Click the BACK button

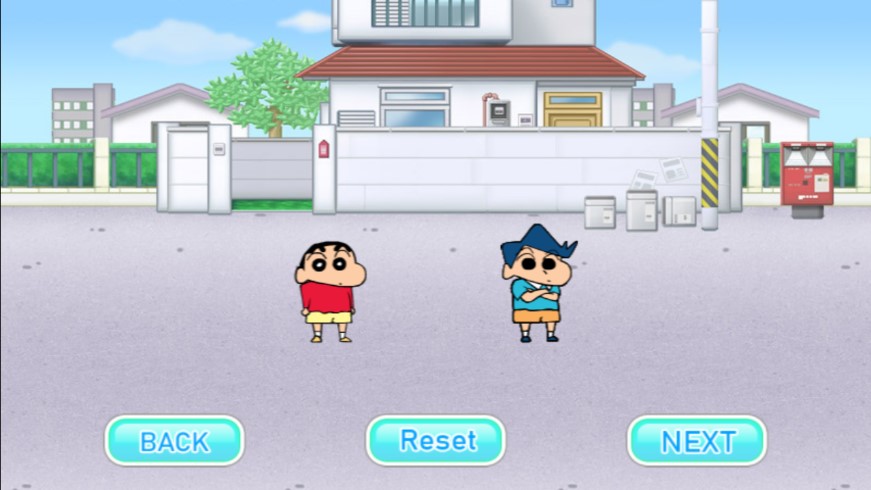174,441
